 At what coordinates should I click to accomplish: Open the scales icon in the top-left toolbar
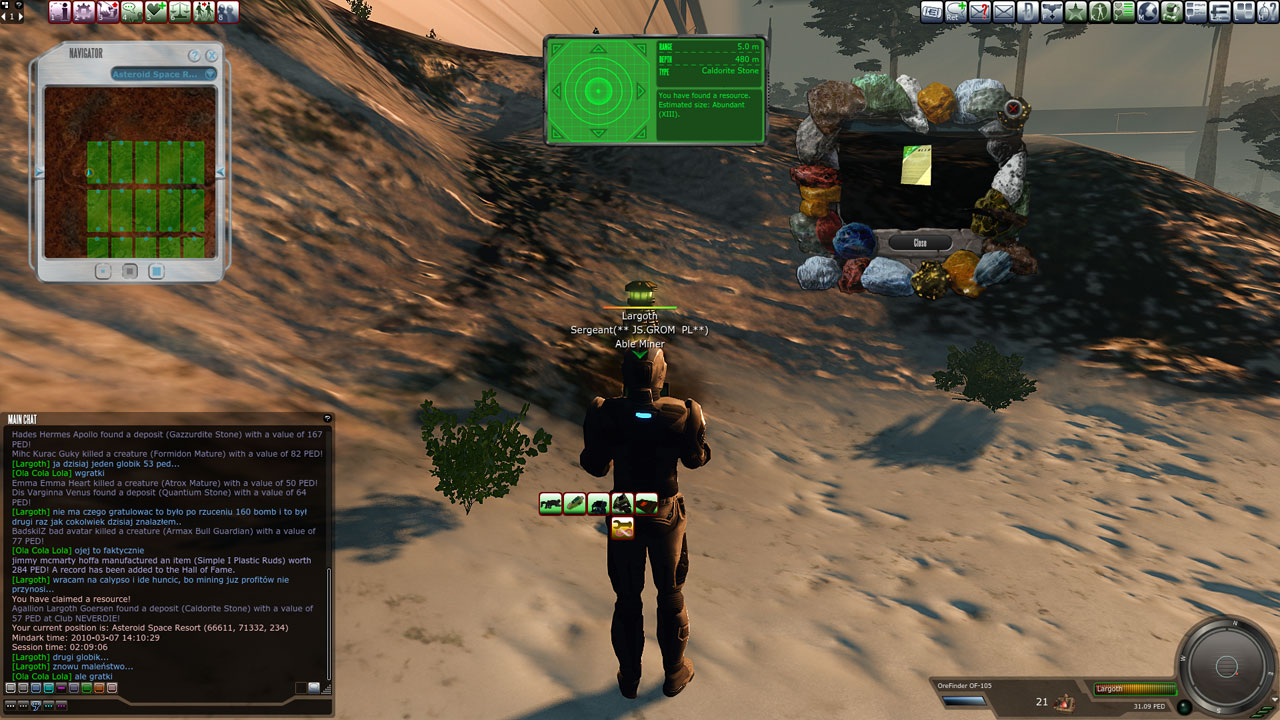click(x=179, y=12)
